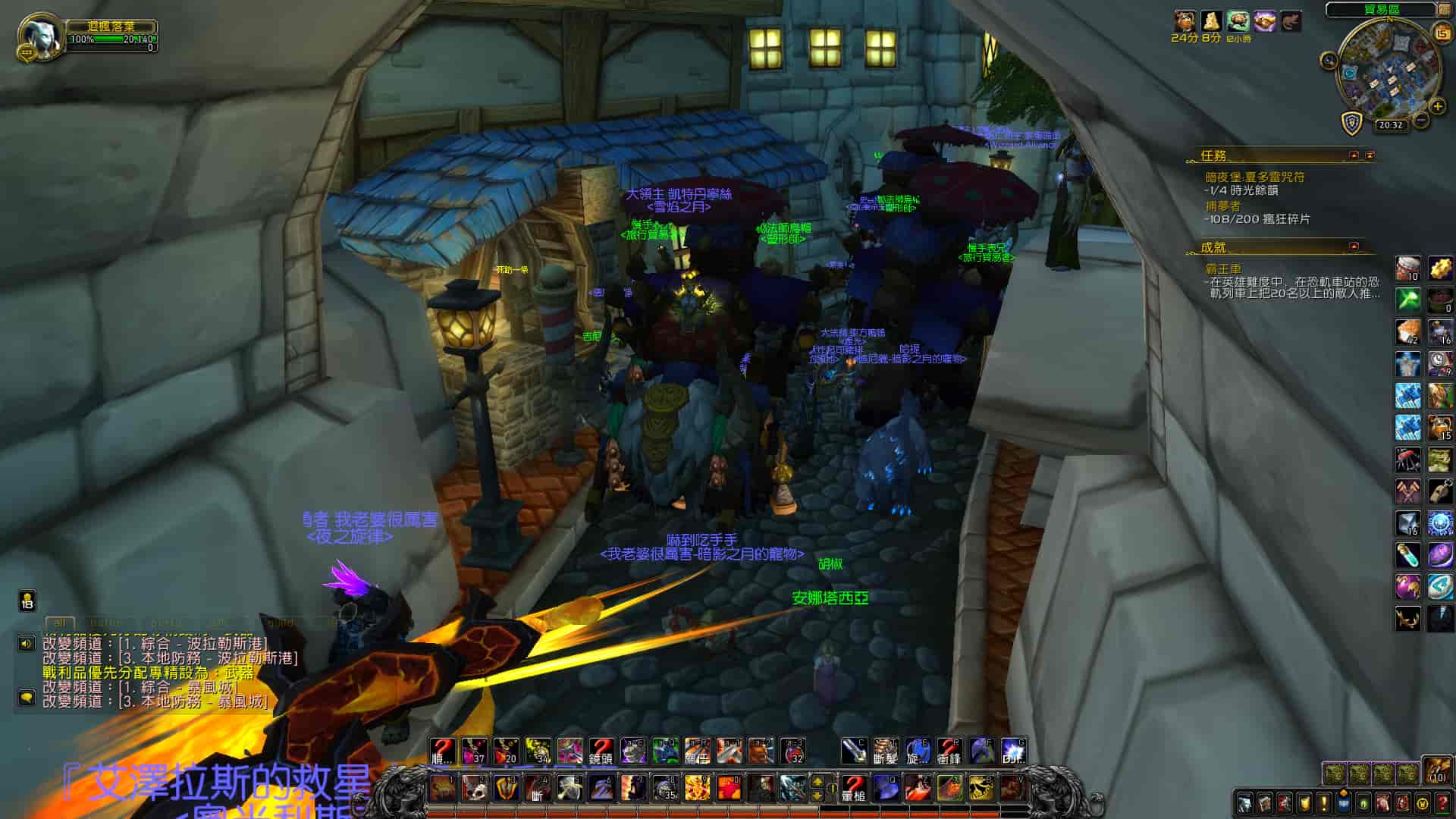Open the 霸王車 tracked achievement
Image resolution: width=1456 pixels, height=819 pixels.
pyautogui.click(x=1224, y=268)
